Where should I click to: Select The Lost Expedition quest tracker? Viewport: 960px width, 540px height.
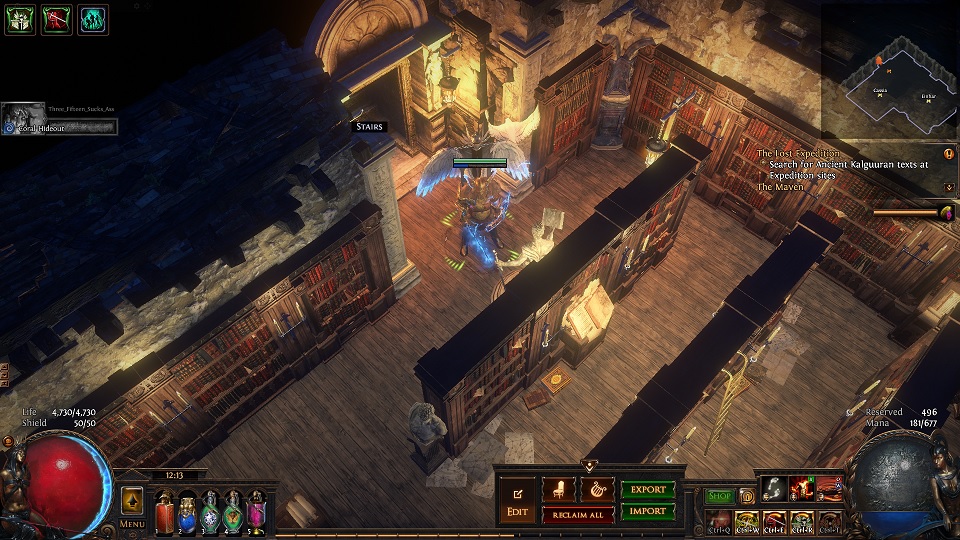coord(796,153)
